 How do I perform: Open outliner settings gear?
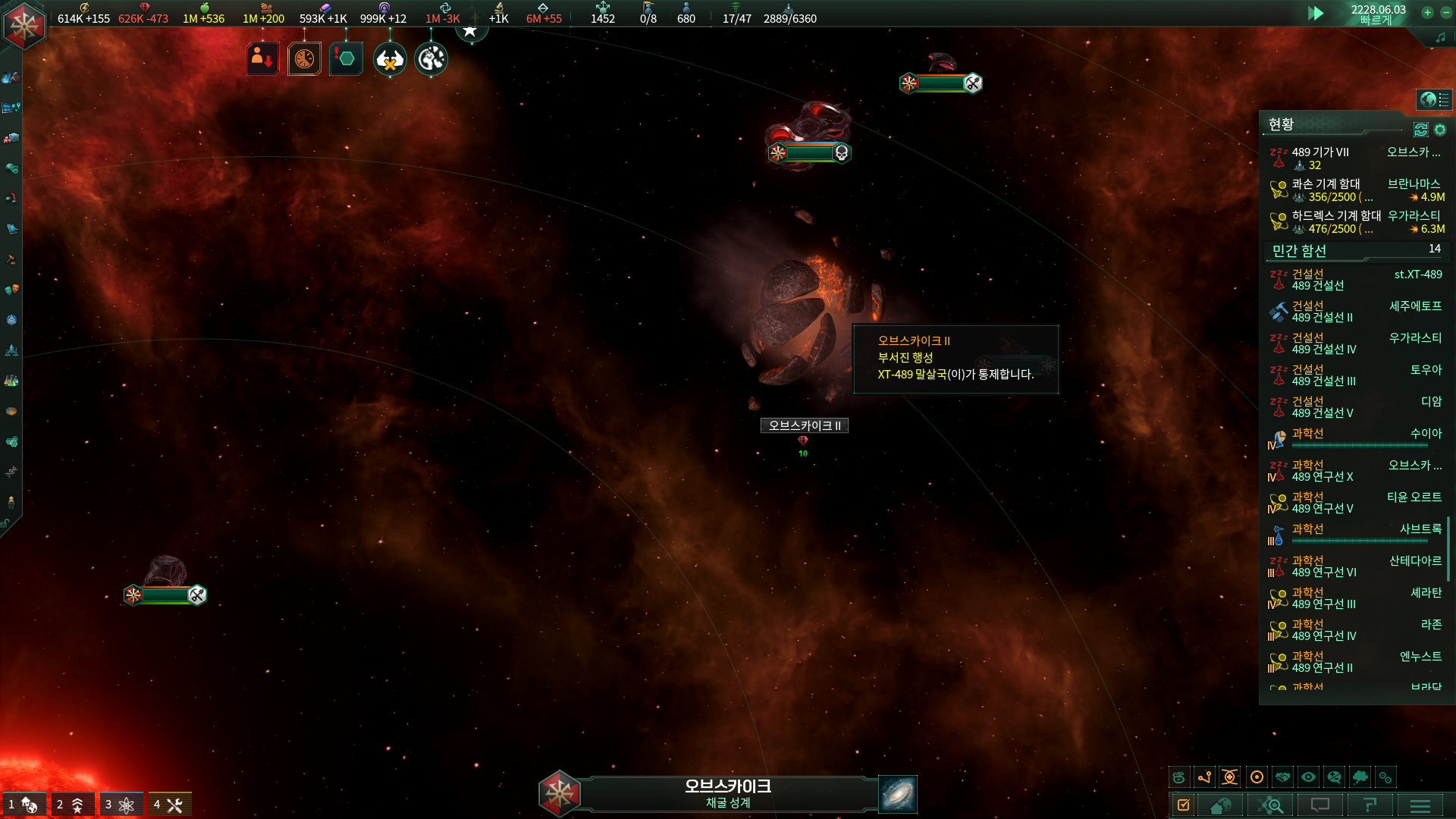coord(1440,130)
